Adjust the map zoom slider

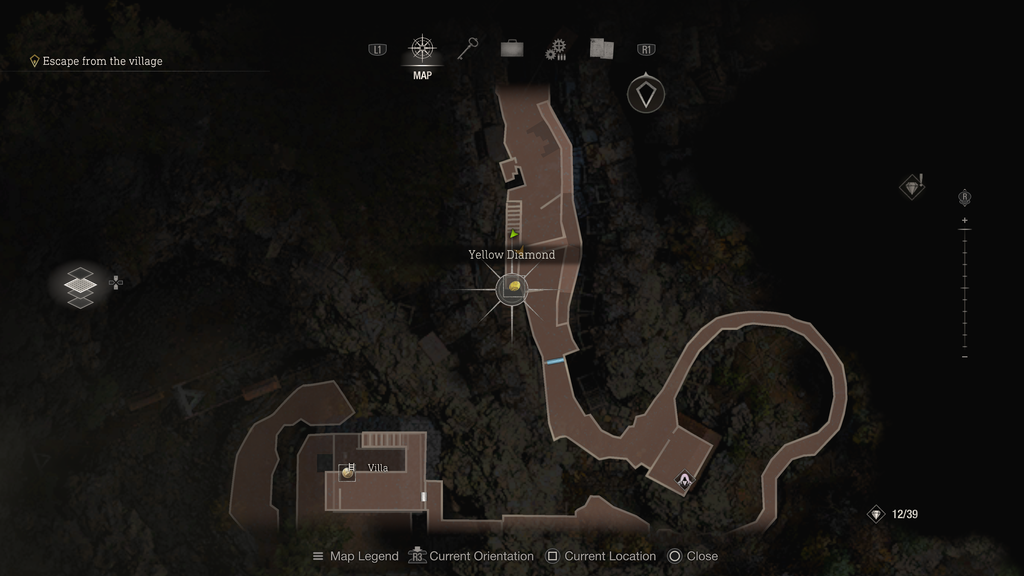(964, 288)
